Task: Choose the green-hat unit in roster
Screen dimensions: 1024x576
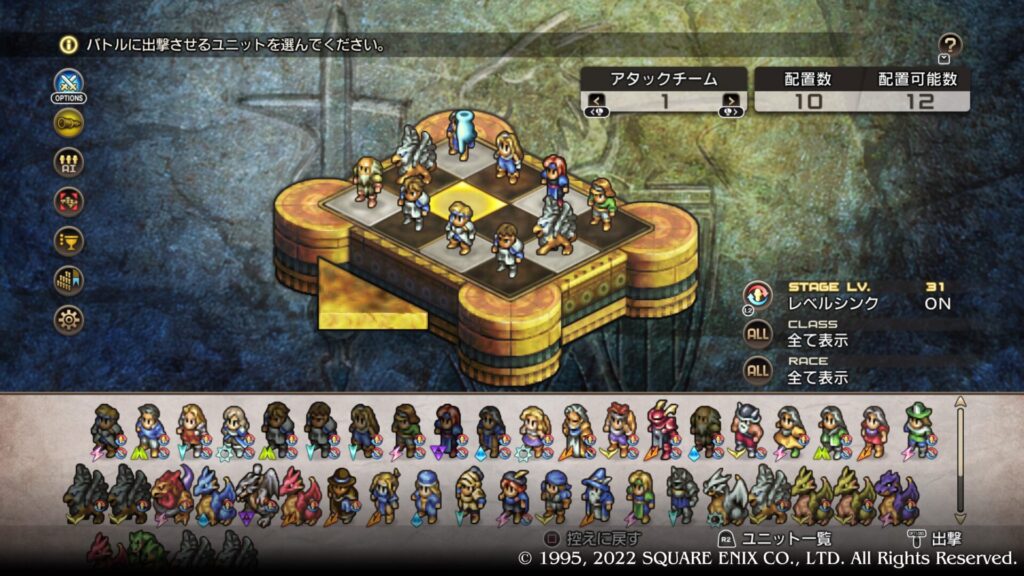Action: pos(919,428)
